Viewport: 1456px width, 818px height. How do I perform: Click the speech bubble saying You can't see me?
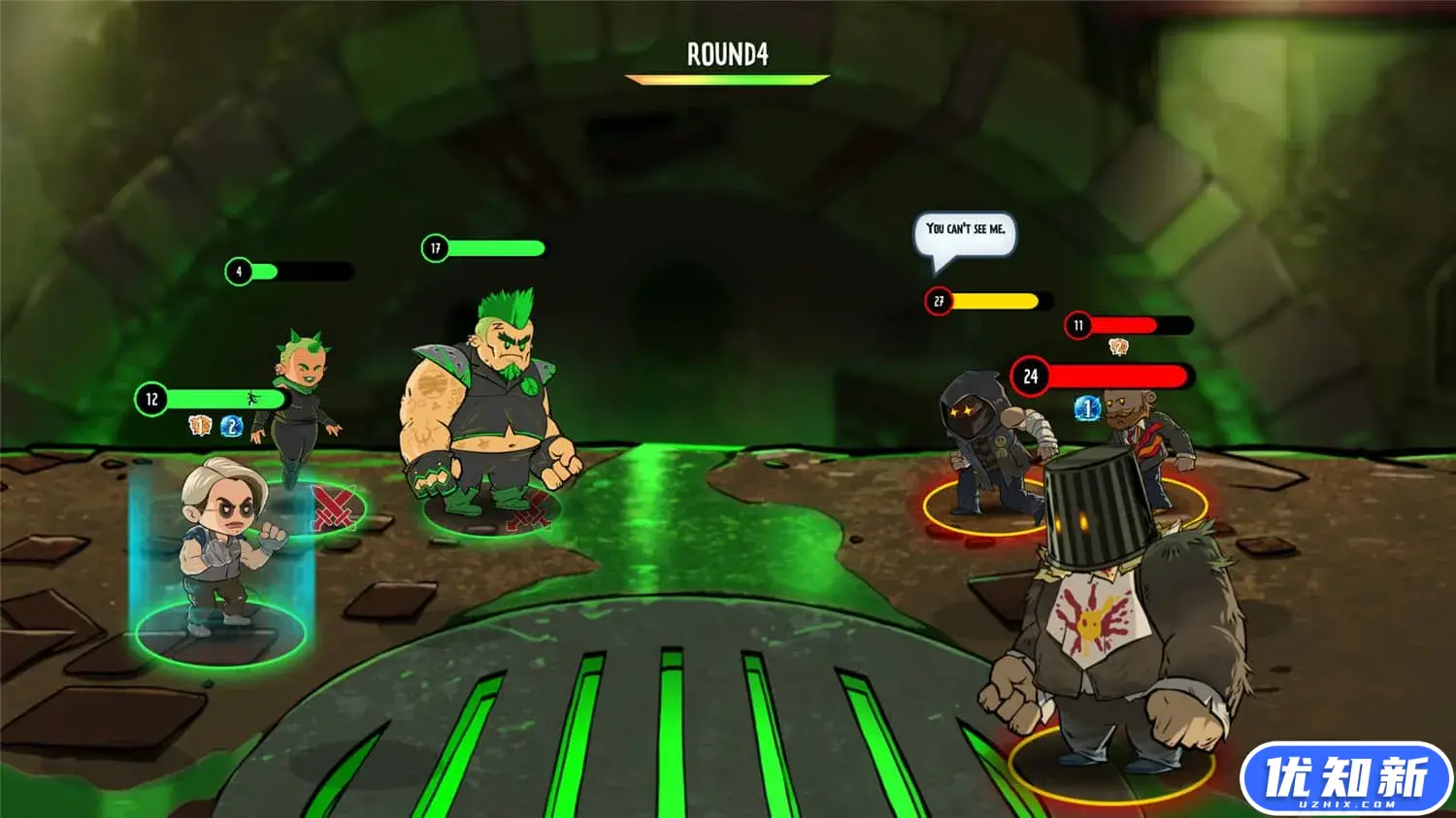(967, 231)
